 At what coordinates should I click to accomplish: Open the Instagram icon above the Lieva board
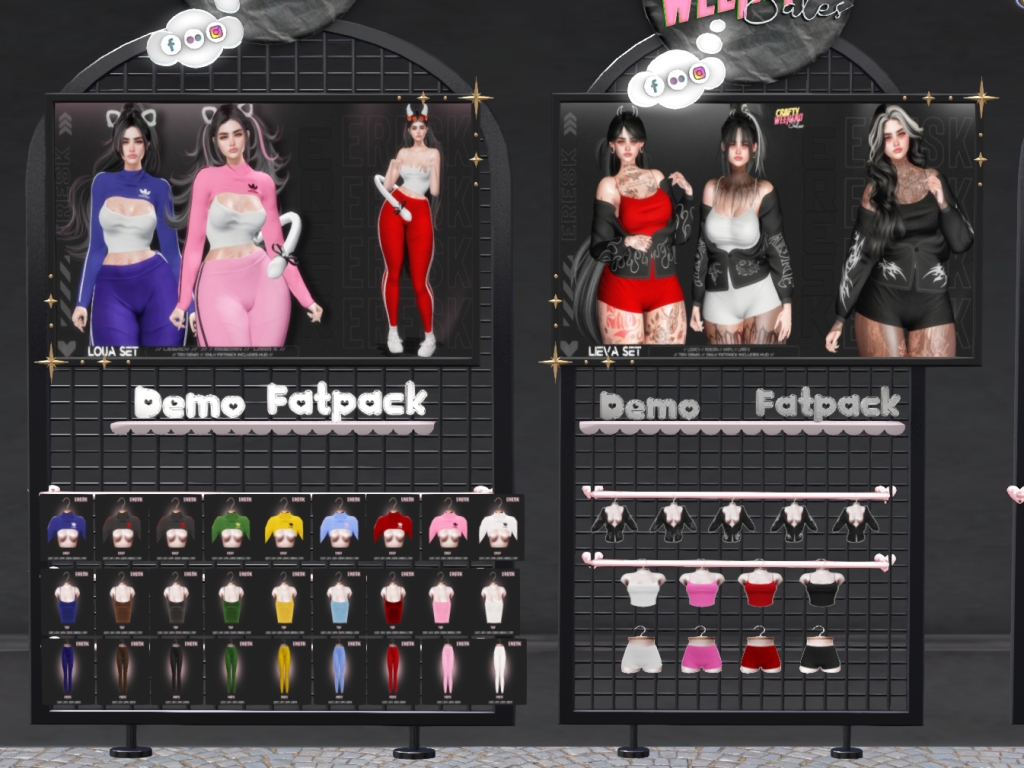click(x=700, y=72)
